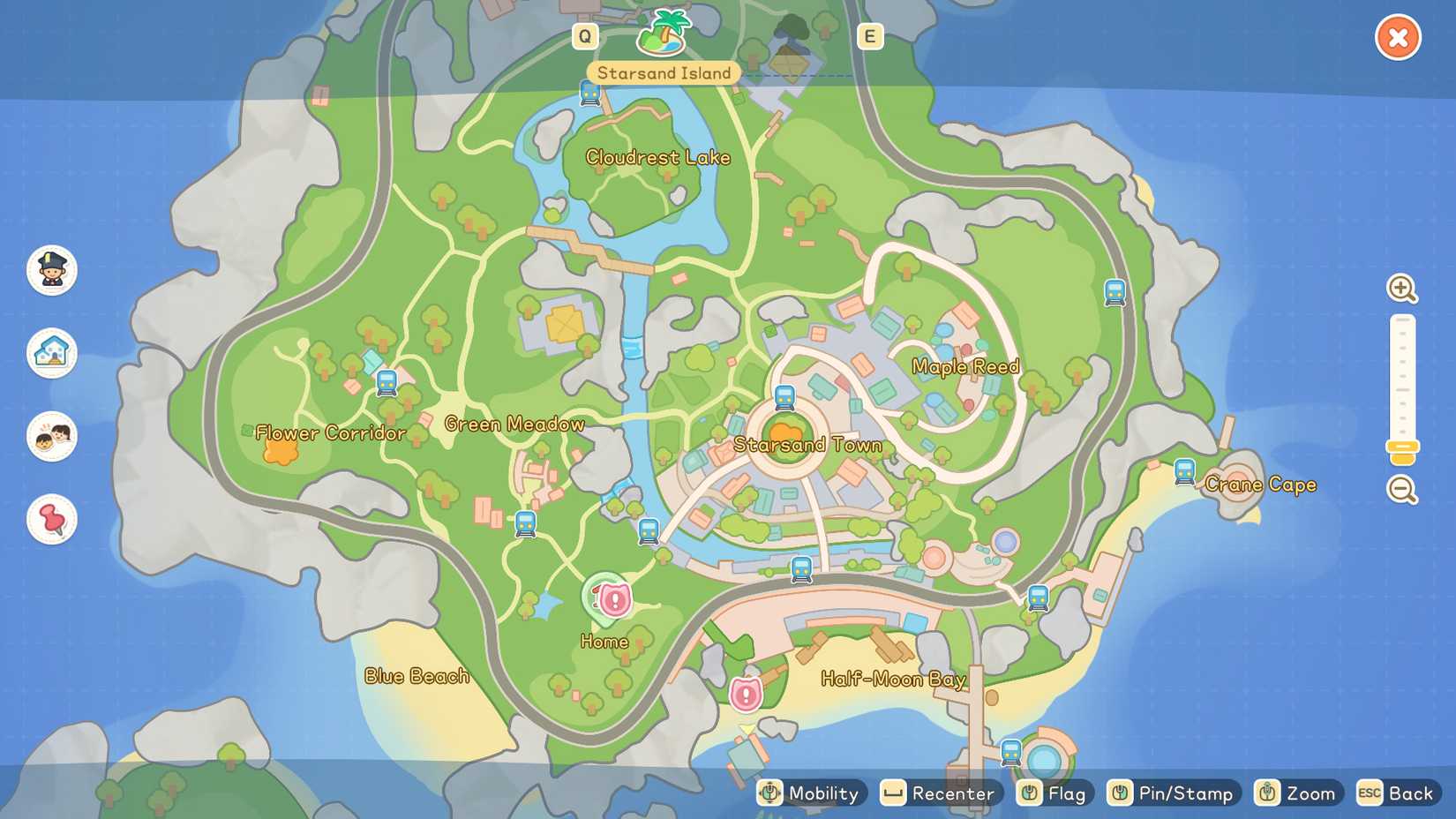Click the tram icon east of Maple Reed
Viewport: 1456px width, 819px height.
[x=1115, y=291]
